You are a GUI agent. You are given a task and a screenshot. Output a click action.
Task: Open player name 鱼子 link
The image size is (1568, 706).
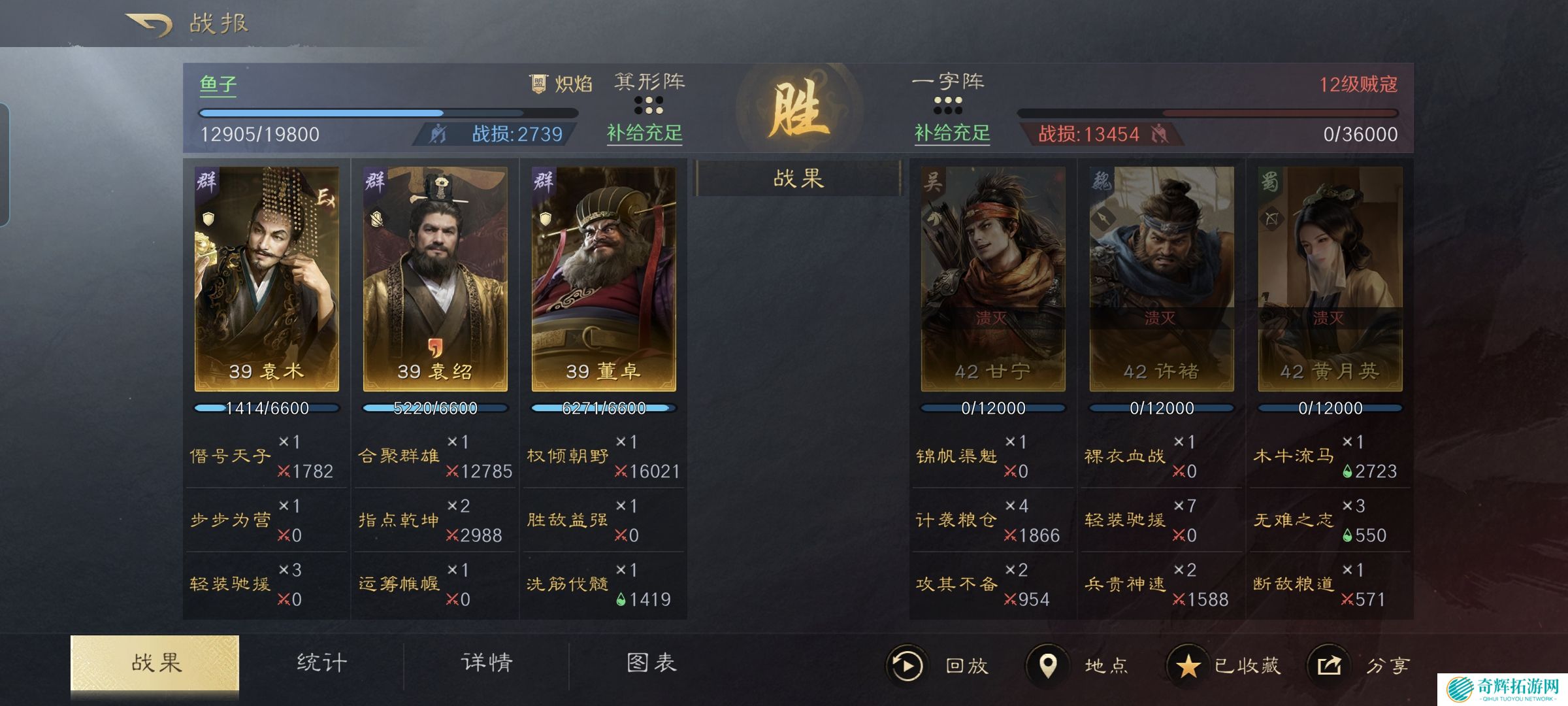click(x=218, y=84)
